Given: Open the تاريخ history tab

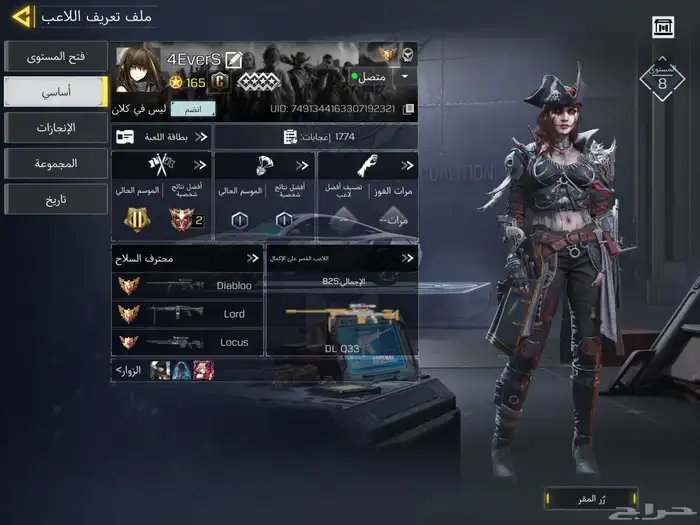Looking at the screenshot, I should pyautogui.click(x=55, y=198).
